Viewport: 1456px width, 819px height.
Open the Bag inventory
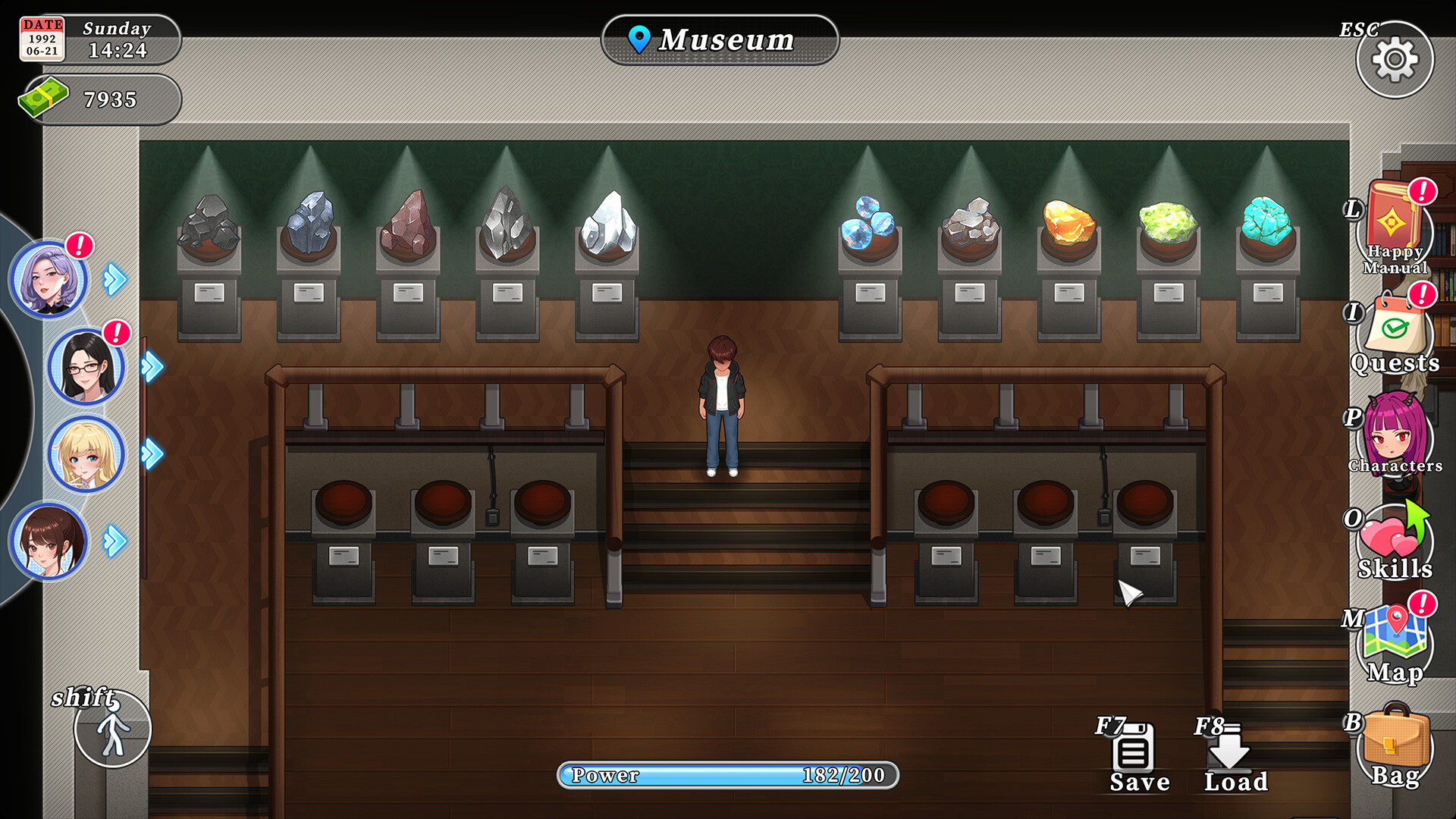pos(1395,747)
